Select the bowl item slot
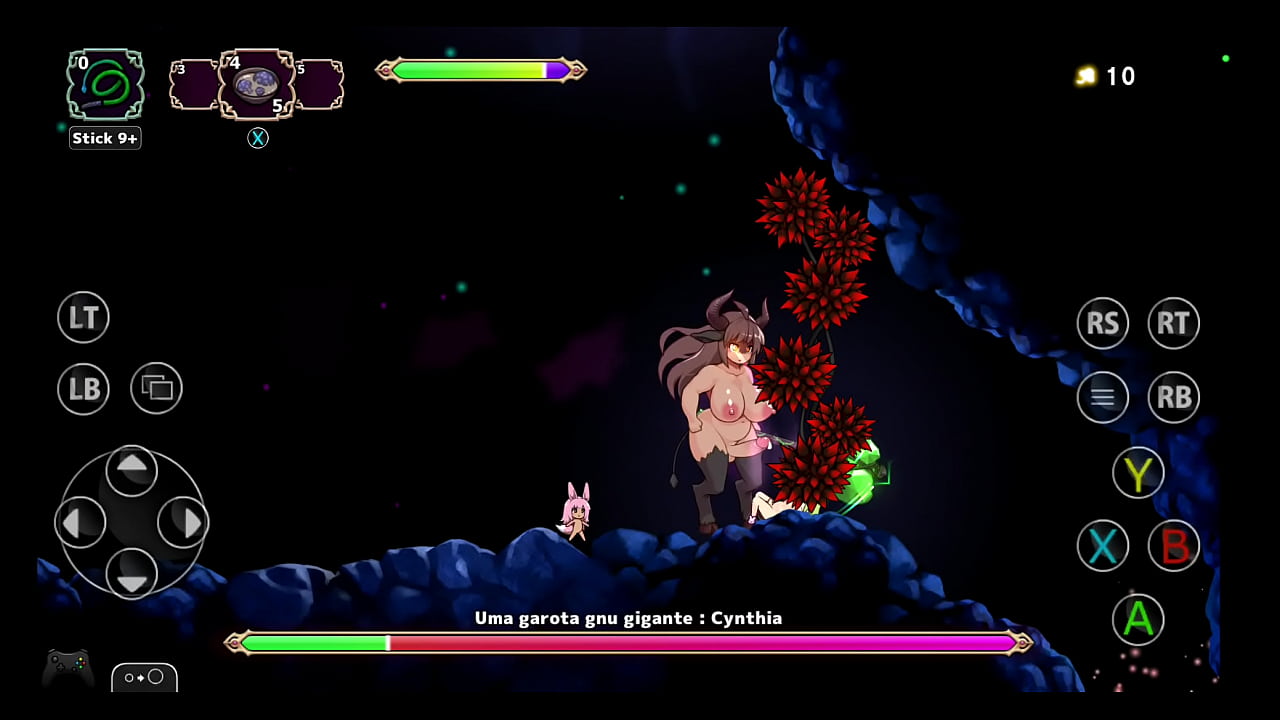This screenshot has width=1280, height=720. pos(257,85)
